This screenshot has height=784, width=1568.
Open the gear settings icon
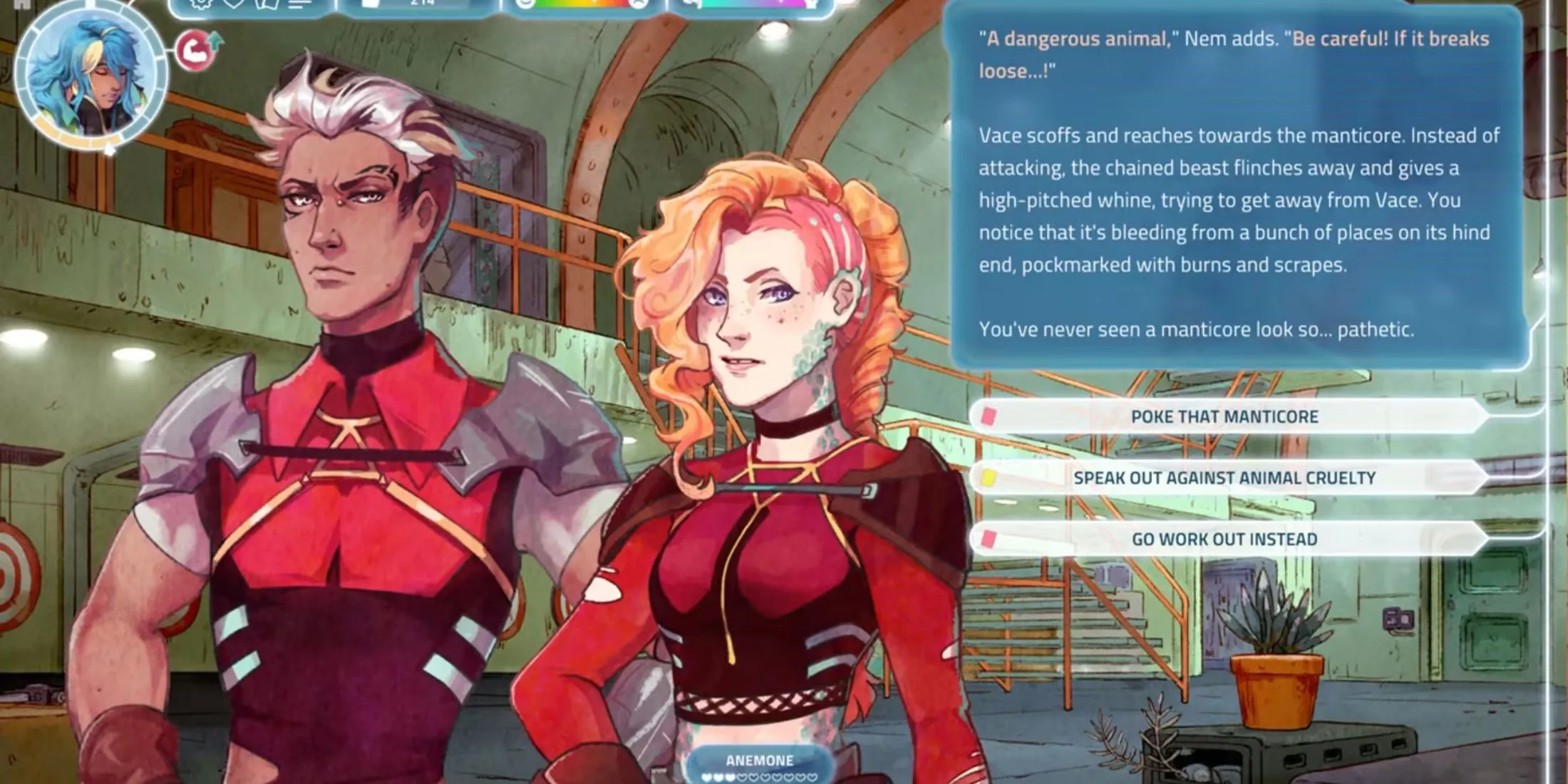(202, 4)
